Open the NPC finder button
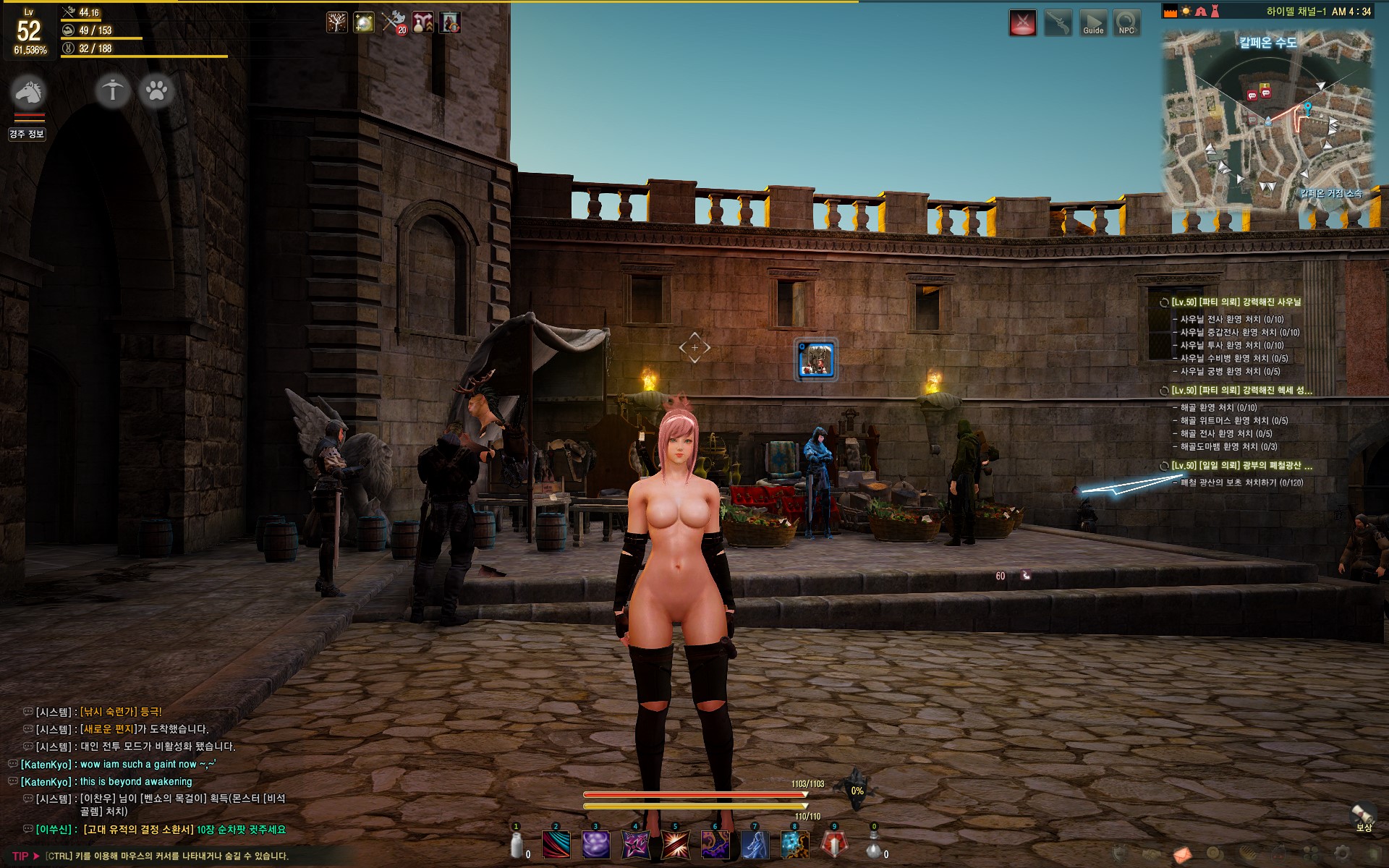This screenshot has height=868, width=1389. click(x=1126, y=23)
